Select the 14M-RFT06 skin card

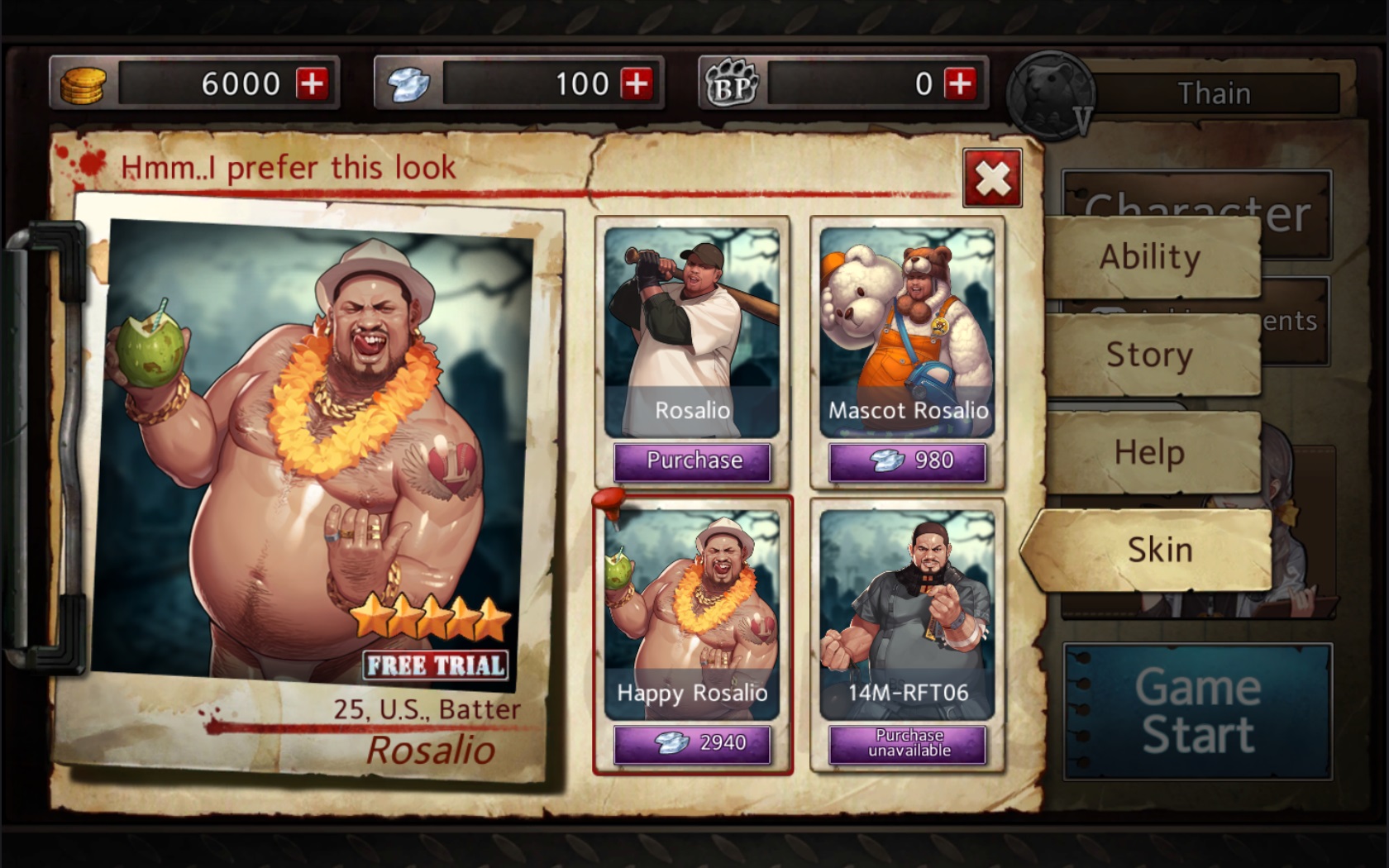tap(907, 613)
